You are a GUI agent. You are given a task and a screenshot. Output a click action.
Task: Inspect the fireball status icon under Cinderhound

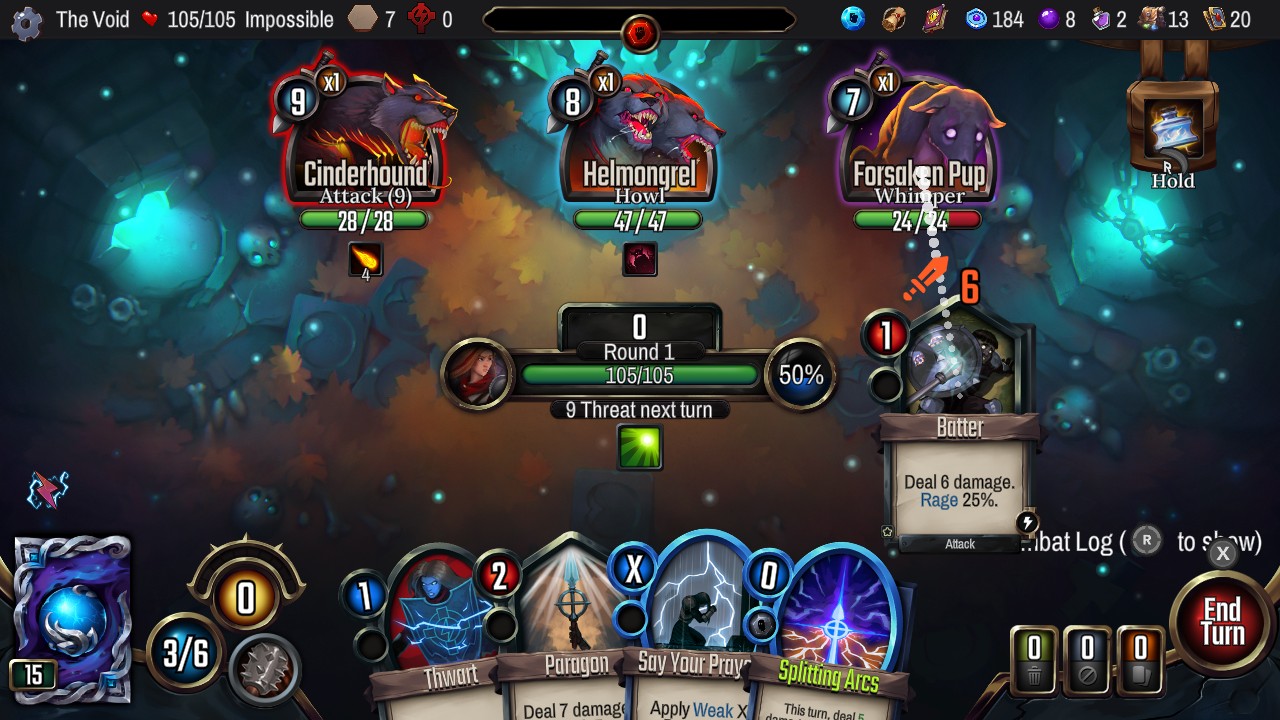pyautogui.click(x=365, y=259)
